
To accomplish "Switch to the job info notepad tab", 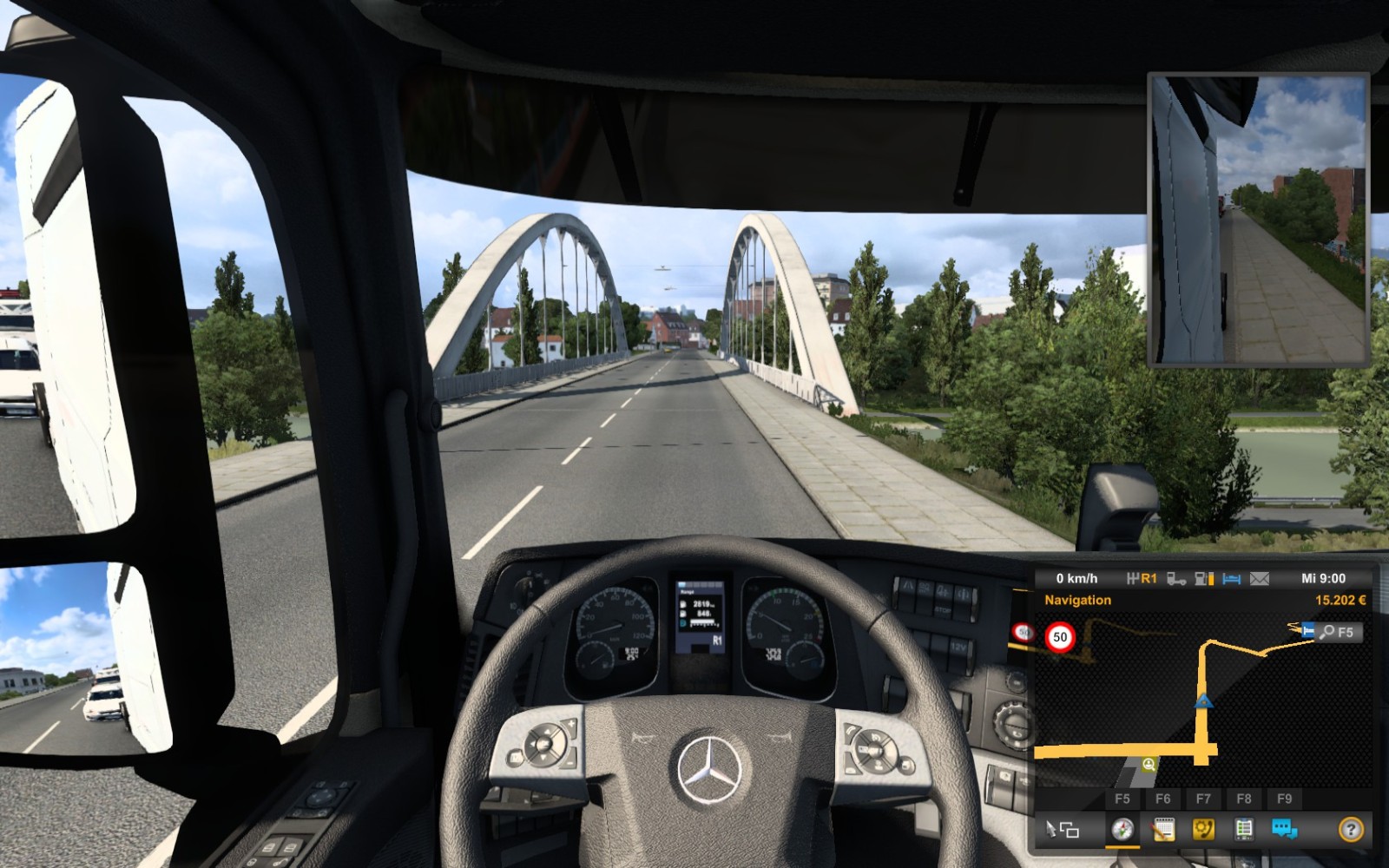I will click(x=1162, y=829).
